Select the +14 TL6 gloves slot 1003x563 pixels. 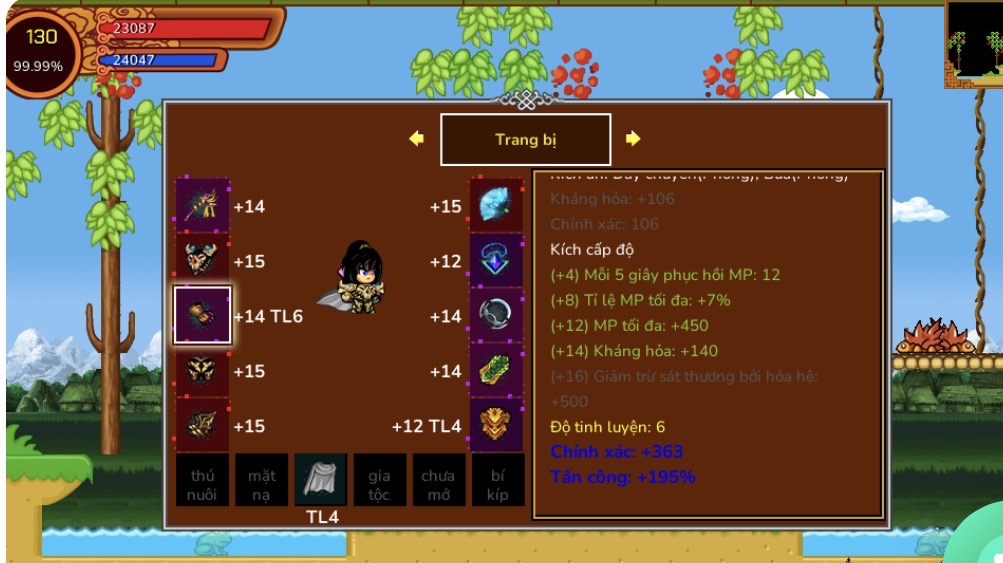pos(203,316)
